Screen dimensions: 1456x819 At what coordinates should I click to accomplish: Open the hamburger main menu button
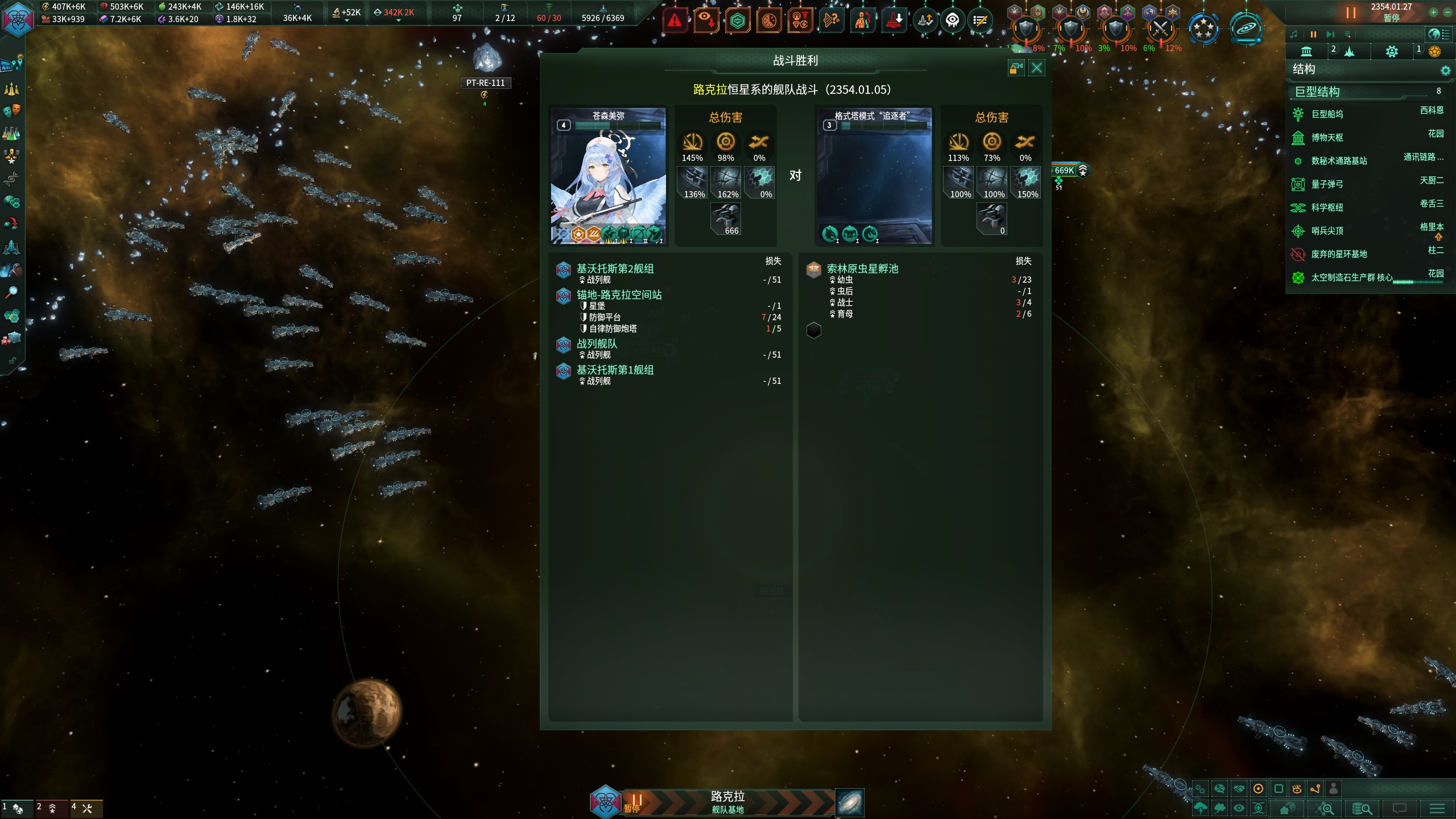(1437, 808)
